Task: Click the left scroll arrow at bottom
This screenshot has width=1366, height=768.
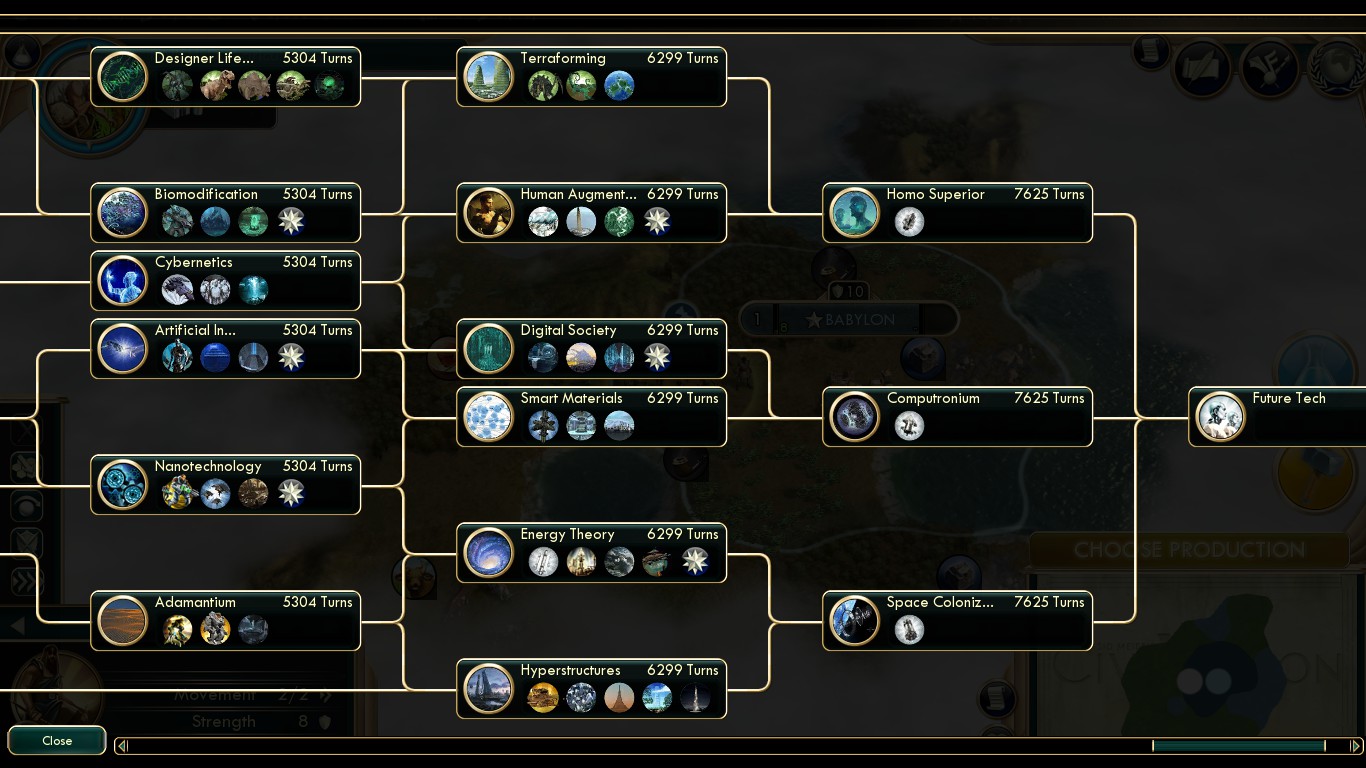Action: pos(121,746)
